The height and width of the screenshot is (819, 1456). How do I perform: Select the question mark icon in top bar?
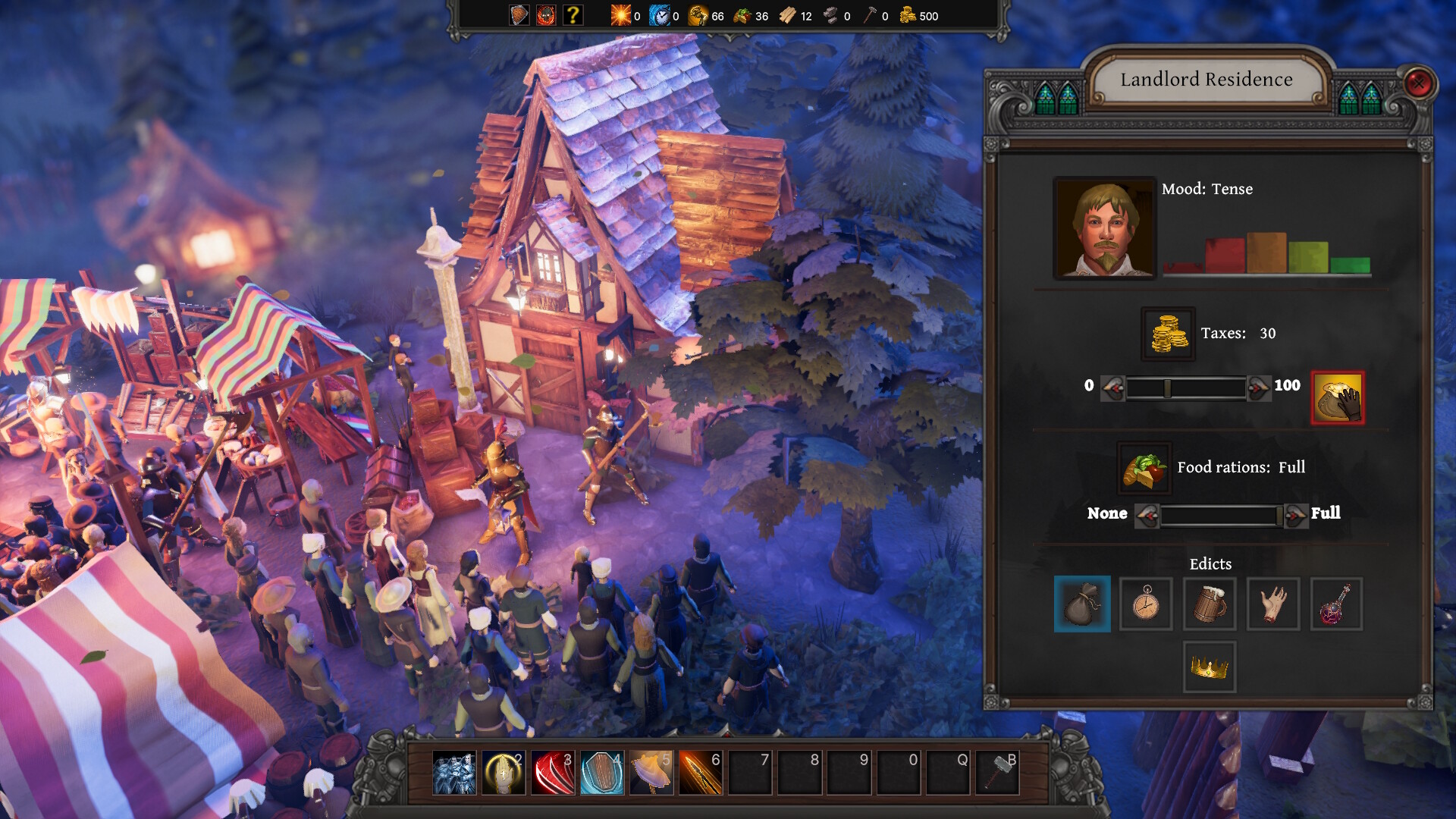[573, 15]
